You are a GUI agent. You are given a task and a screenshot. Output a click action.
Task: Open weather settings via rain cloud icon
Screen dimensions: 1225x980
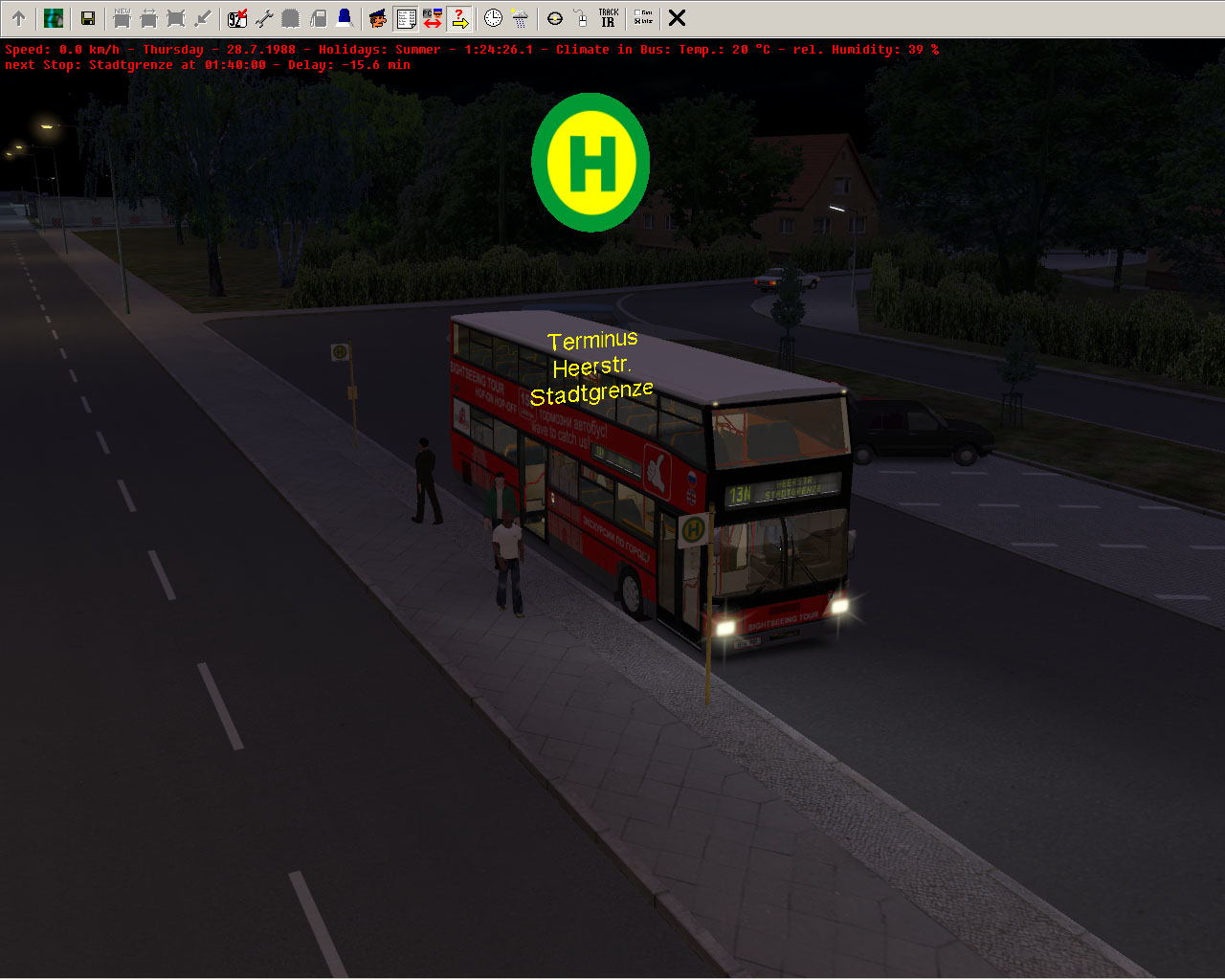pos(520,18)
